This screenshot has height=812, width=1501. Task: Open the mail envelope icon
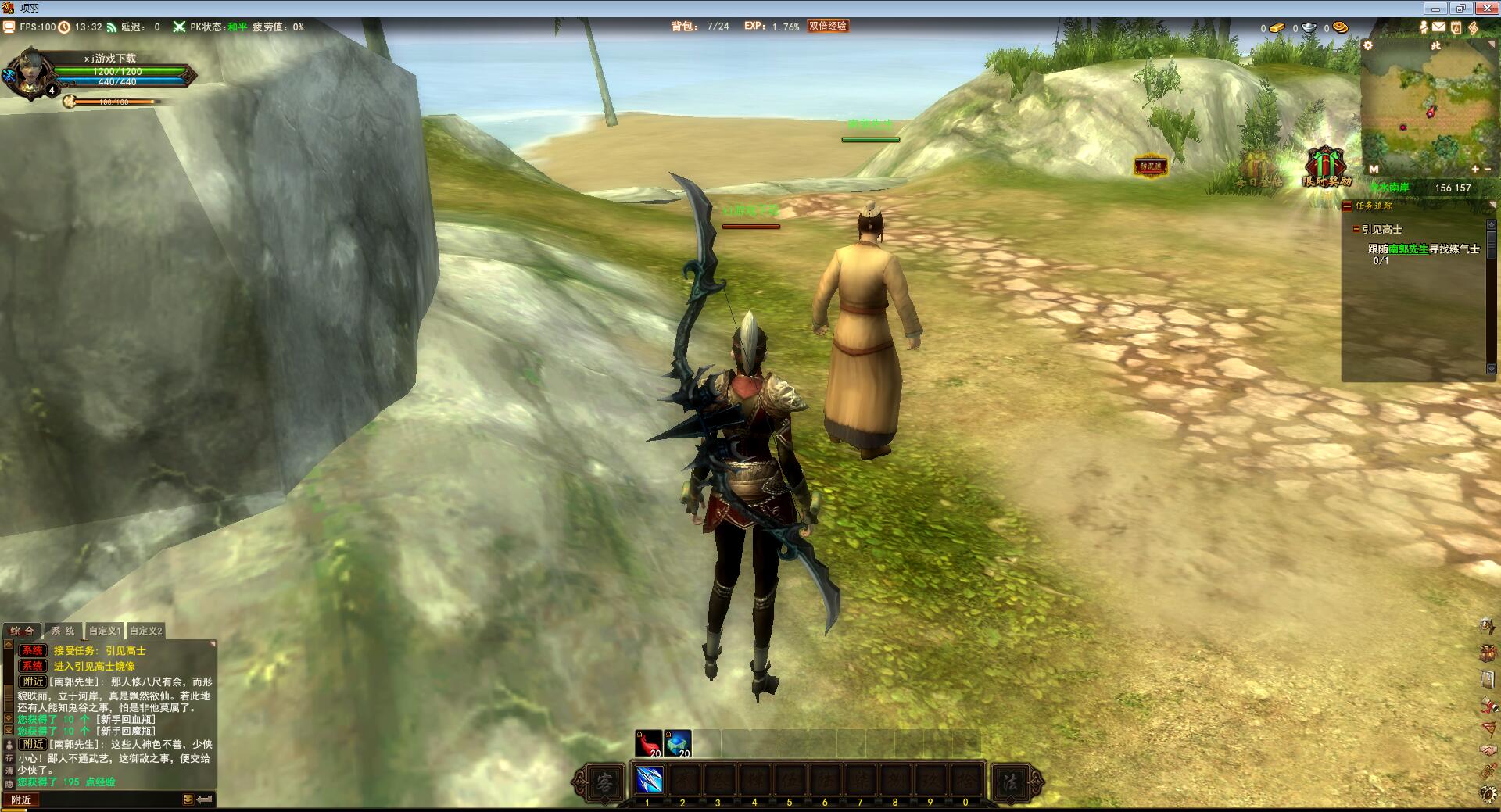tap(1439, 27)
